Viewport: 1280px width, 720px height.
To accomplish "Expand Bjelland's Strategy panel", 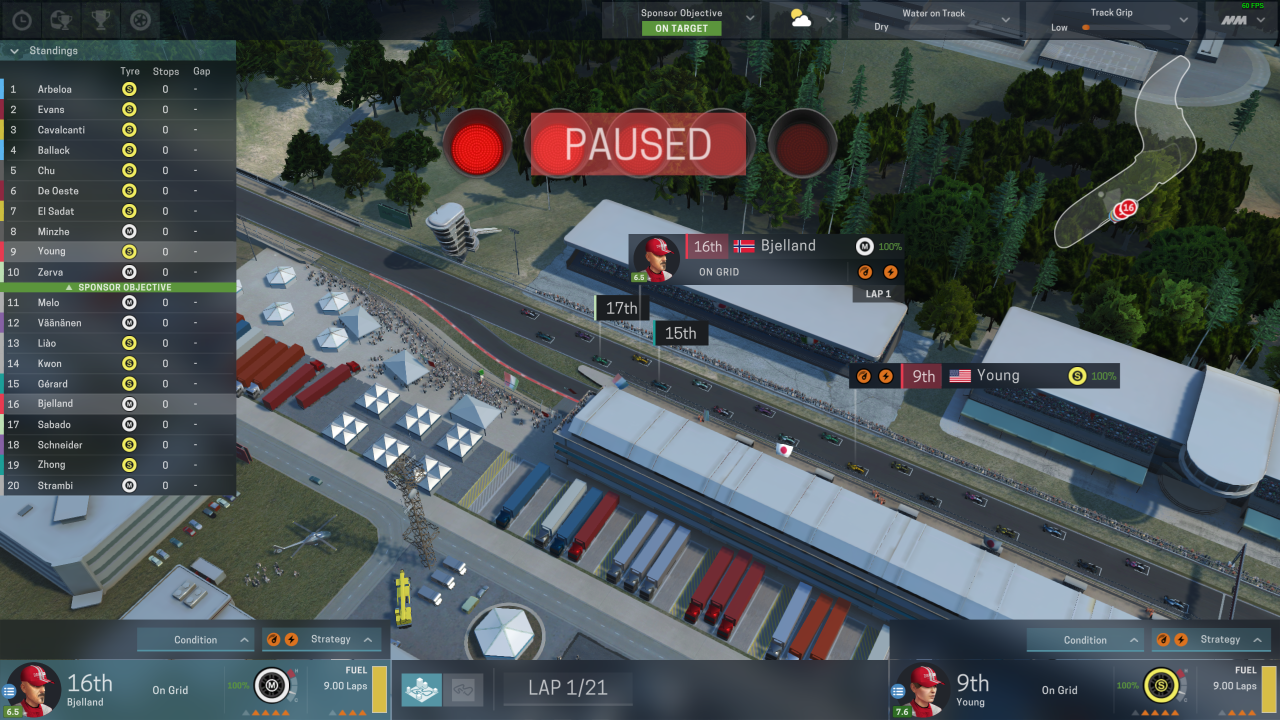I will (x=322, y=640).
